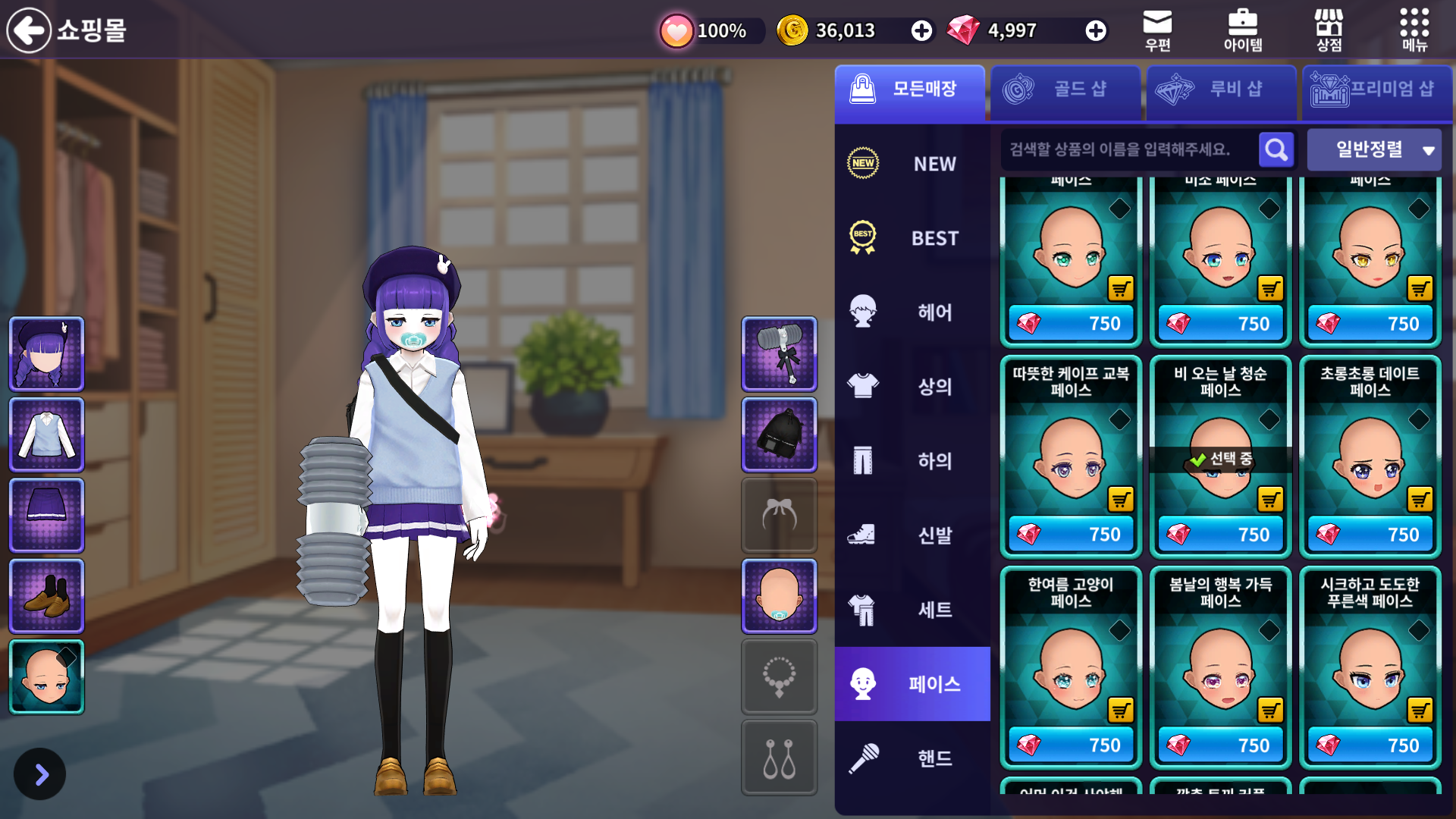Select the 상의 category
Image resolution: width=1456 pixels, height=819 pixels.
(912, 386)
